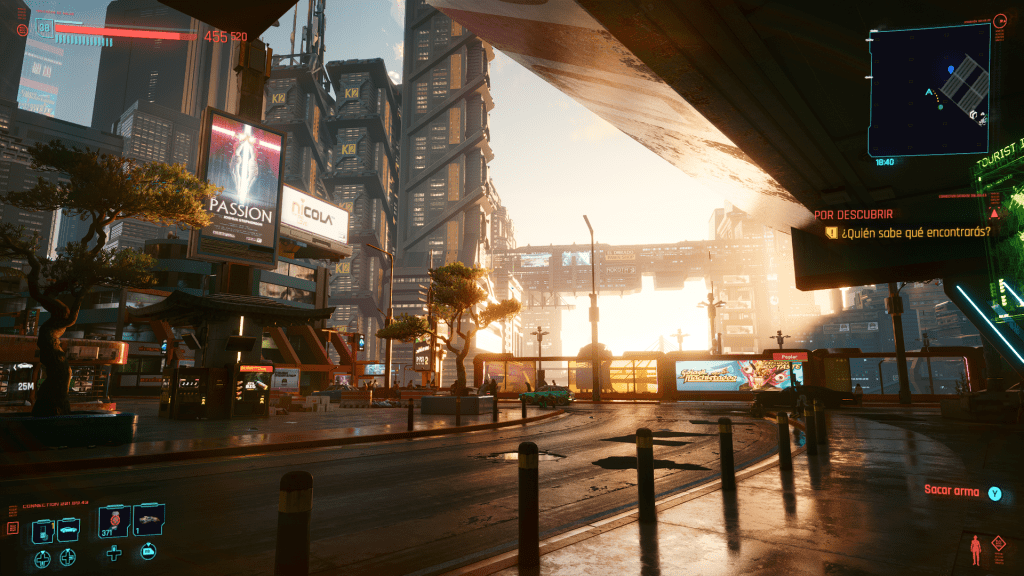Use the inhaler slot showing 371
This screenshot has height=576, width=1024.
click(x=114, y=521)
